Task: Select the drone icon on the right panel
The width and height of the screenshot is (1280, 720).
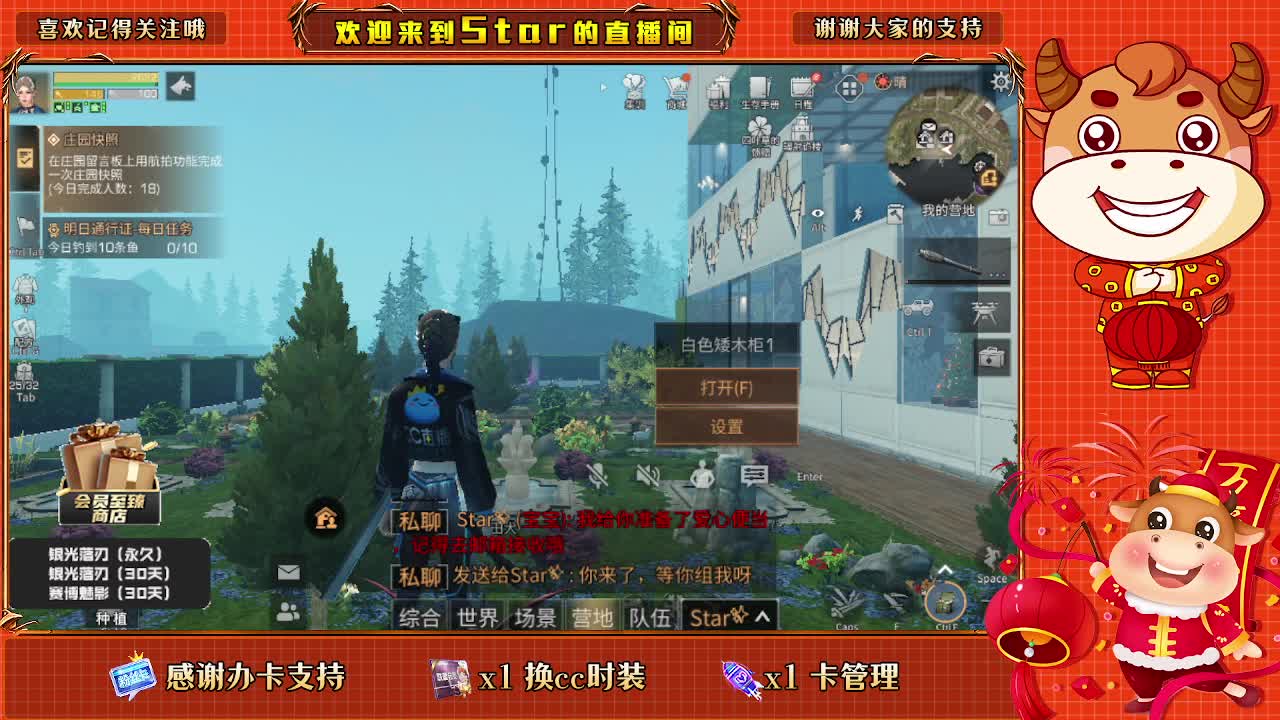Action: click(x=985, y=312)
